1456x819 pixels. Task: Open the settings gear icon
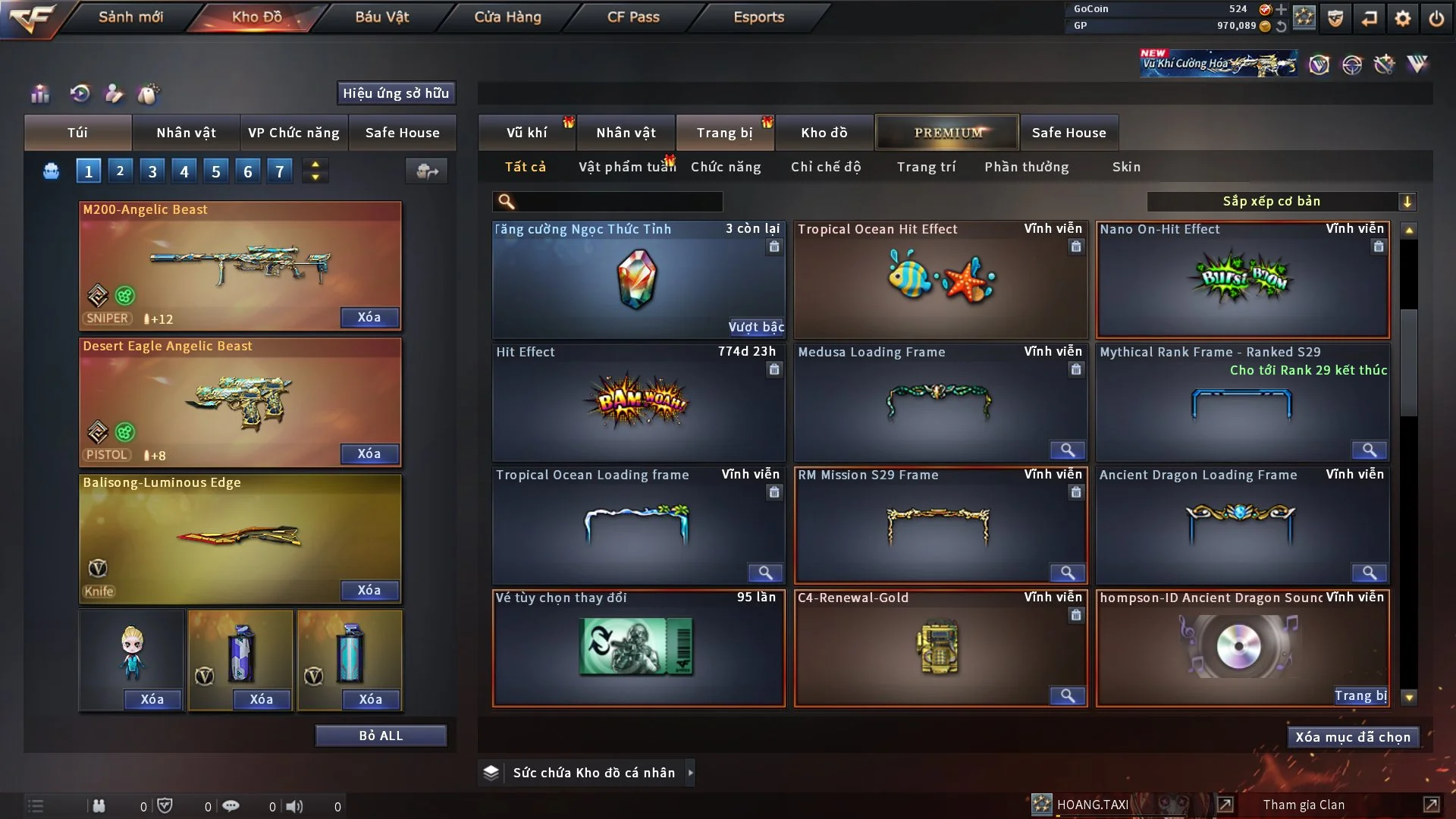click(1403, 18)
